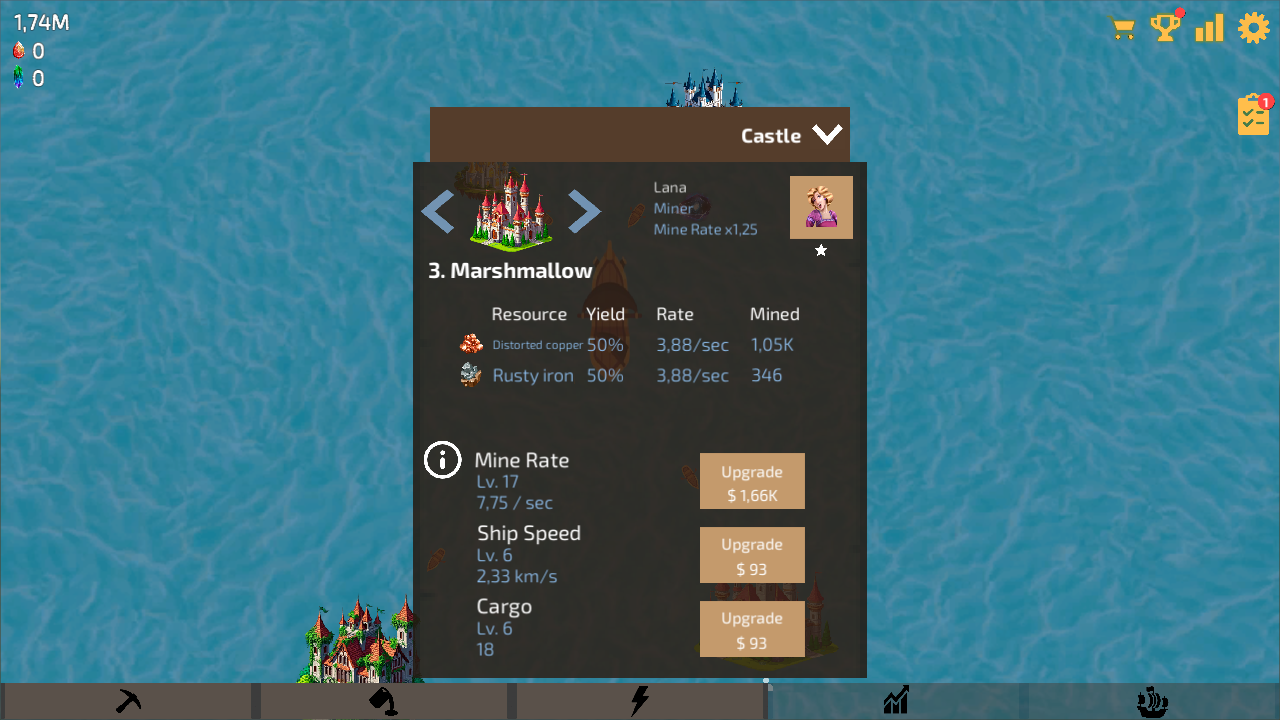
Task: Upgrade Cargo for $93
Action: (x=752, y=629)
